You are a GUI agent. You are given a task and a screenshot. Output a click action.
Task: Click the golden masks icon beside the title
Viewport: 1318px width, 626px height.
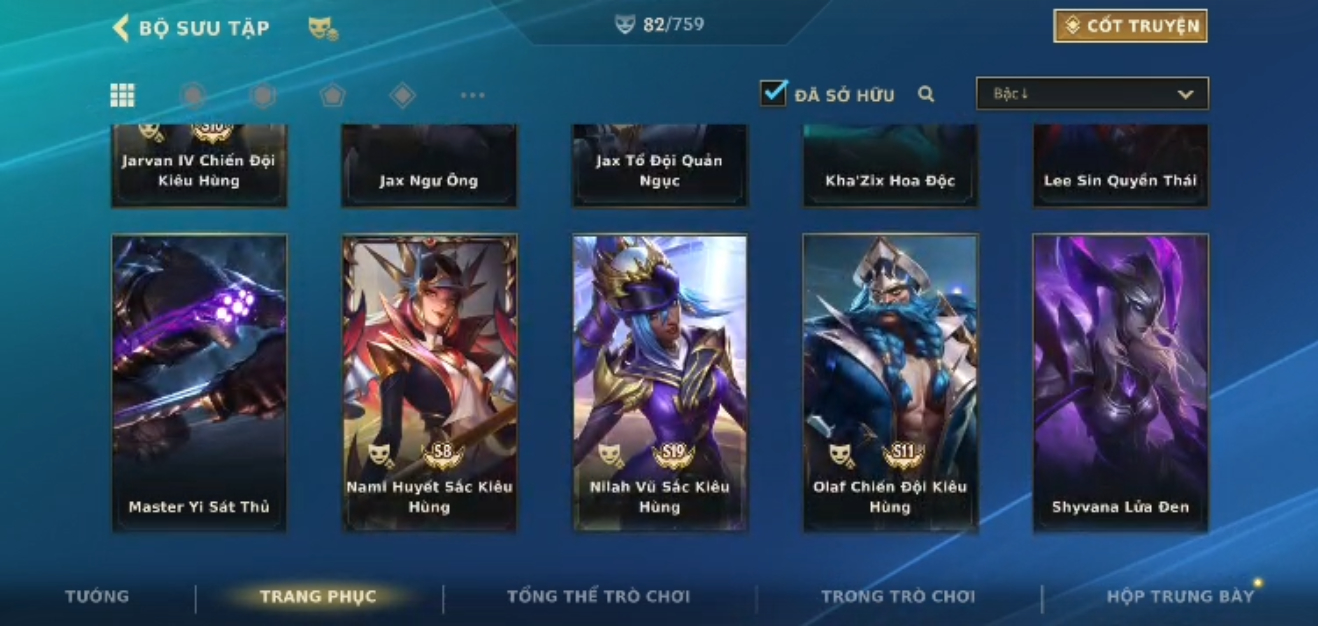tap(322, 29)
